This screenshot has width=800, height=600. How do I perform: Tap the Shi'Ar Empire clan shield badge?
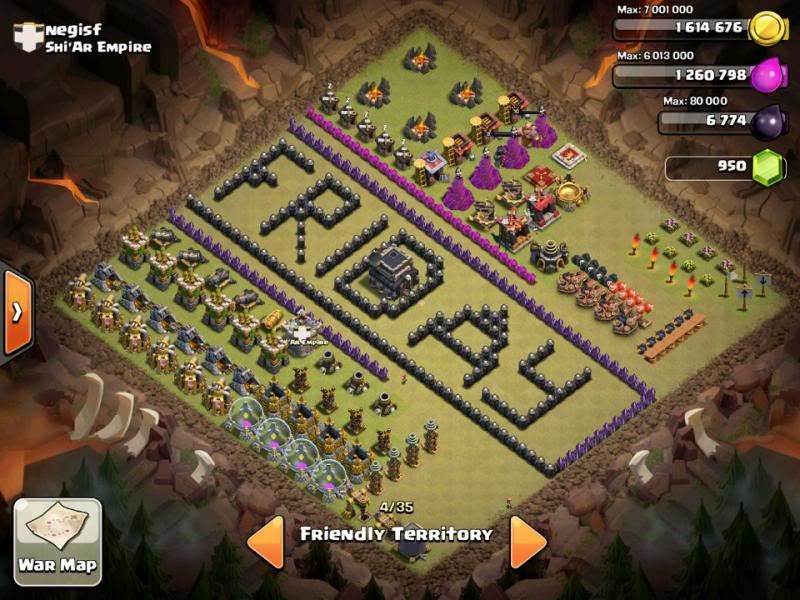(x=27, y=37)
